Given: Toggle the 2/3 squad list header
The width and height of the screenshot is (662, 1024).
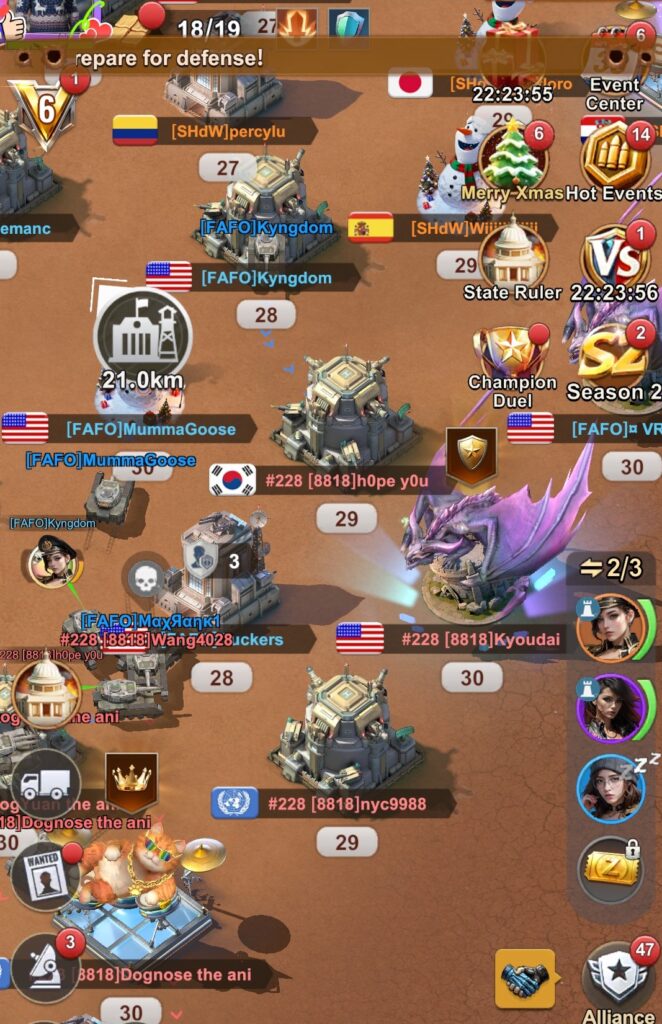Looking at the screenshot, I should click(611, 568).
